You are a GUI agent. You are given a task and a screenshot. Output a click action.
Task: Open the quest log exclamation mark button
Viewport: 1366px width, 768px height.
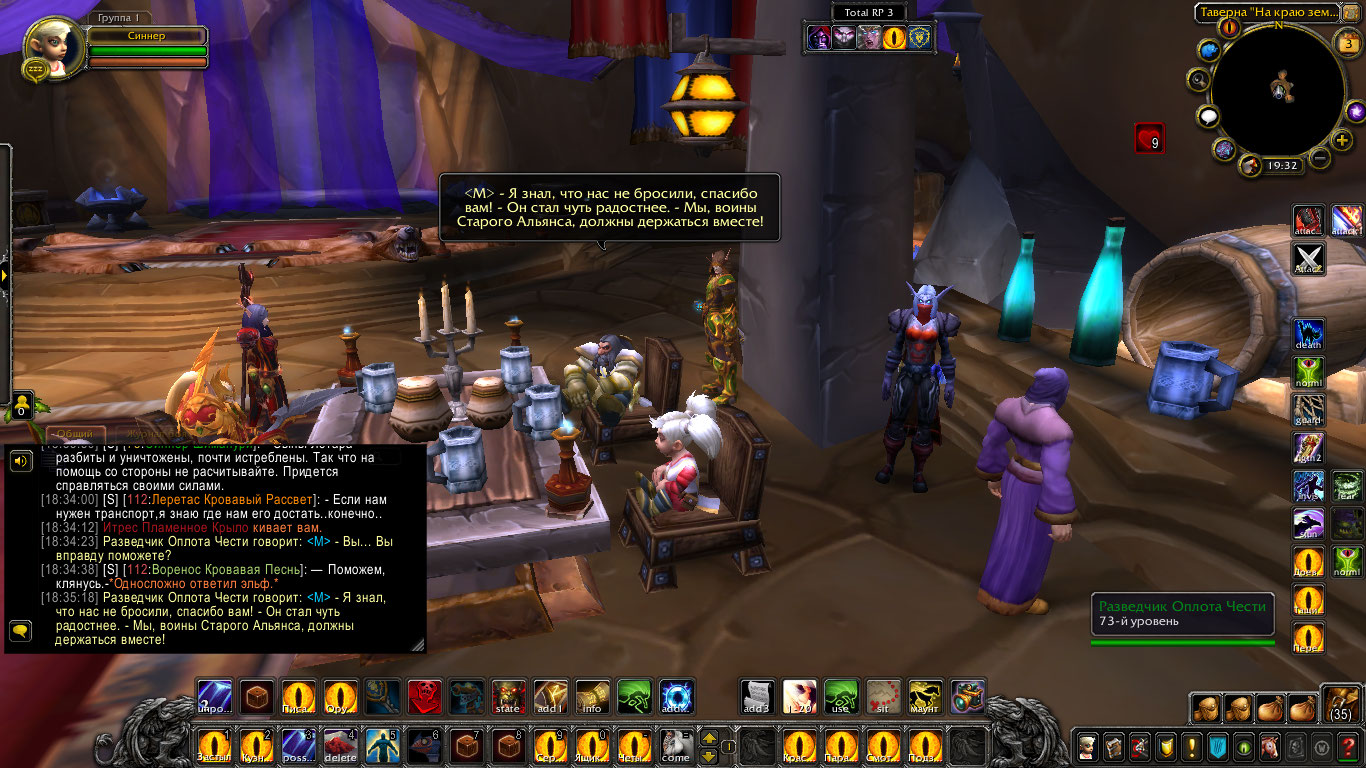coord(1191,746)
